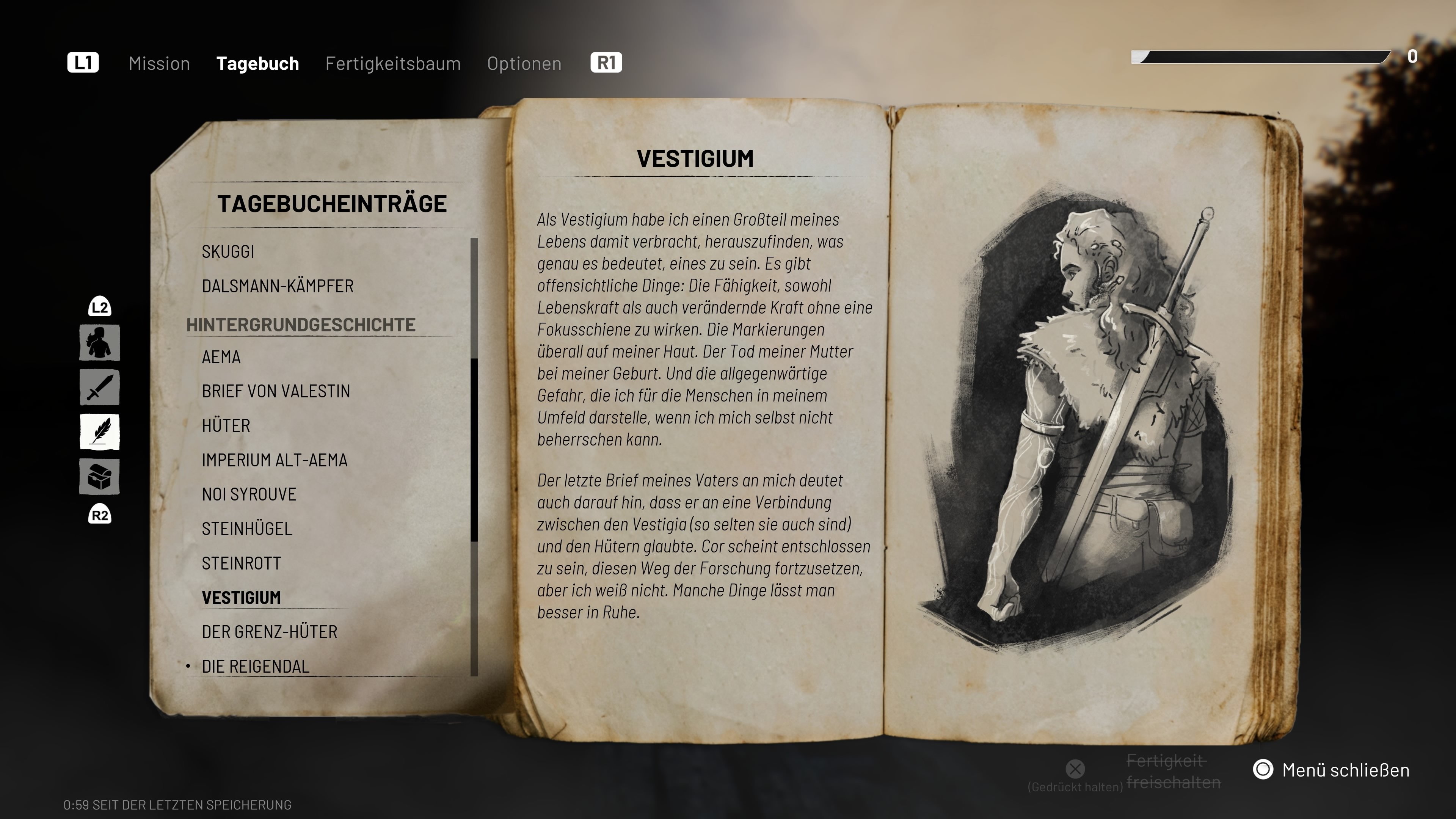The width and height of the screenshot is (1456, 819).
Task: Choose the HÜTER entry
Action: click(x=226, y=425)
